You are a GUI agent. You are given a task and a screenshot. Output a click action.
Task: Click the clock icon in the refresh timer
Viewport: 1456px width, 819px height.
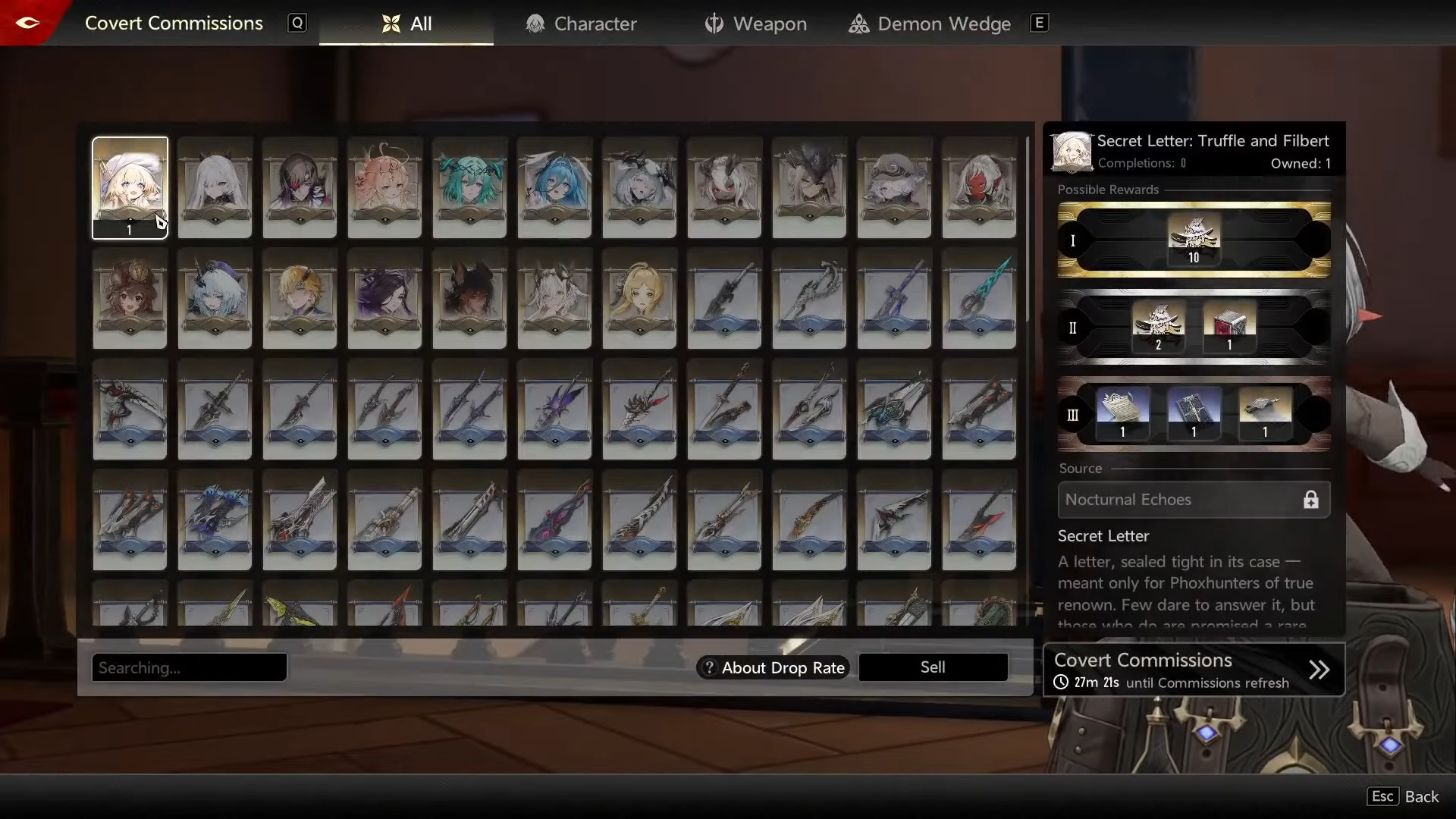1062,682
